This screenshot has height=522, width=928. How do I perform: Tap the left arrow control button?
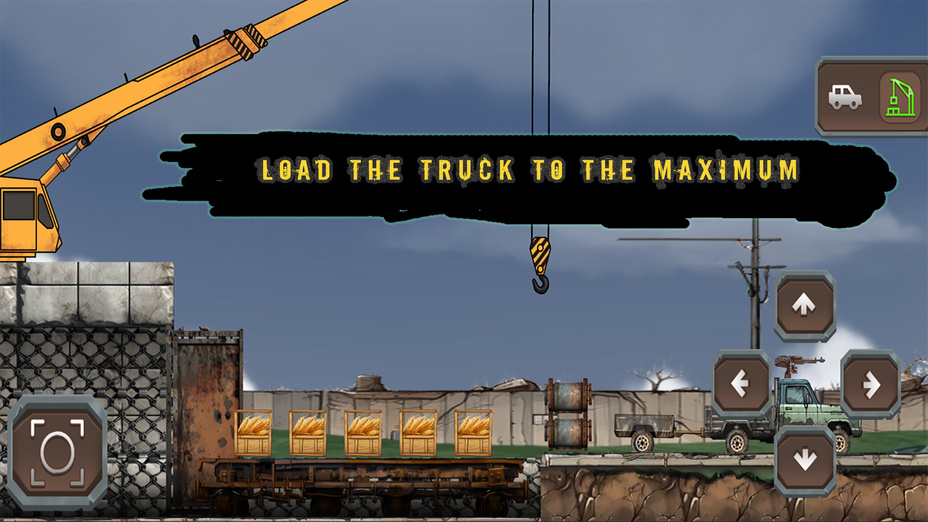[x=741, y=384]
